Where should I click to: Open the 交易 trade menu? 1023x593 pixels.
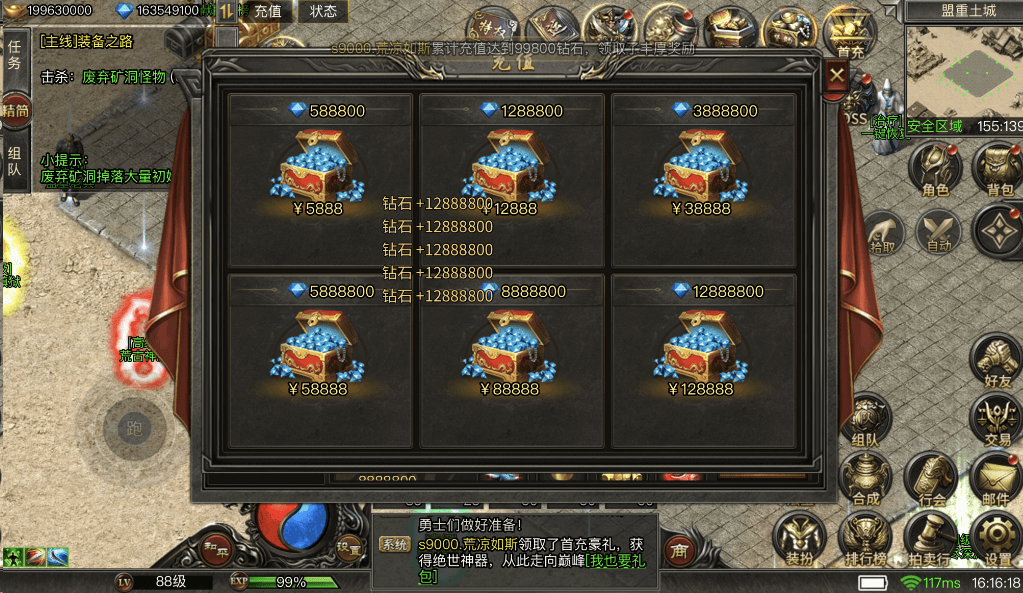997,418
